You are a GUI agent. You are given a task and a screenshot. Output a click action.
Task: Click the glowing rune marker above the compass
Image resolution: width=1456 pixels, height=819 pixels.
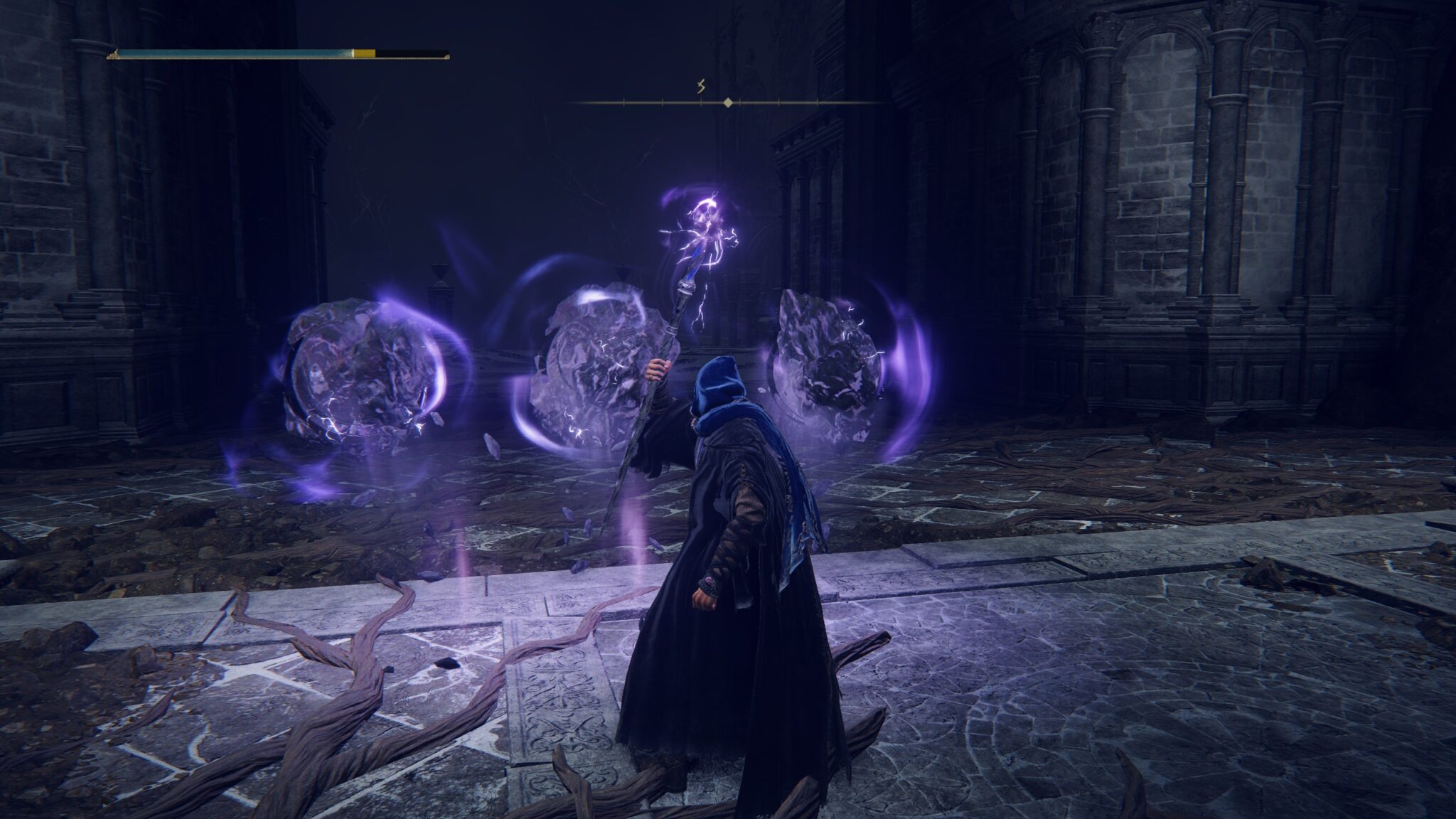tap(700, 85)
